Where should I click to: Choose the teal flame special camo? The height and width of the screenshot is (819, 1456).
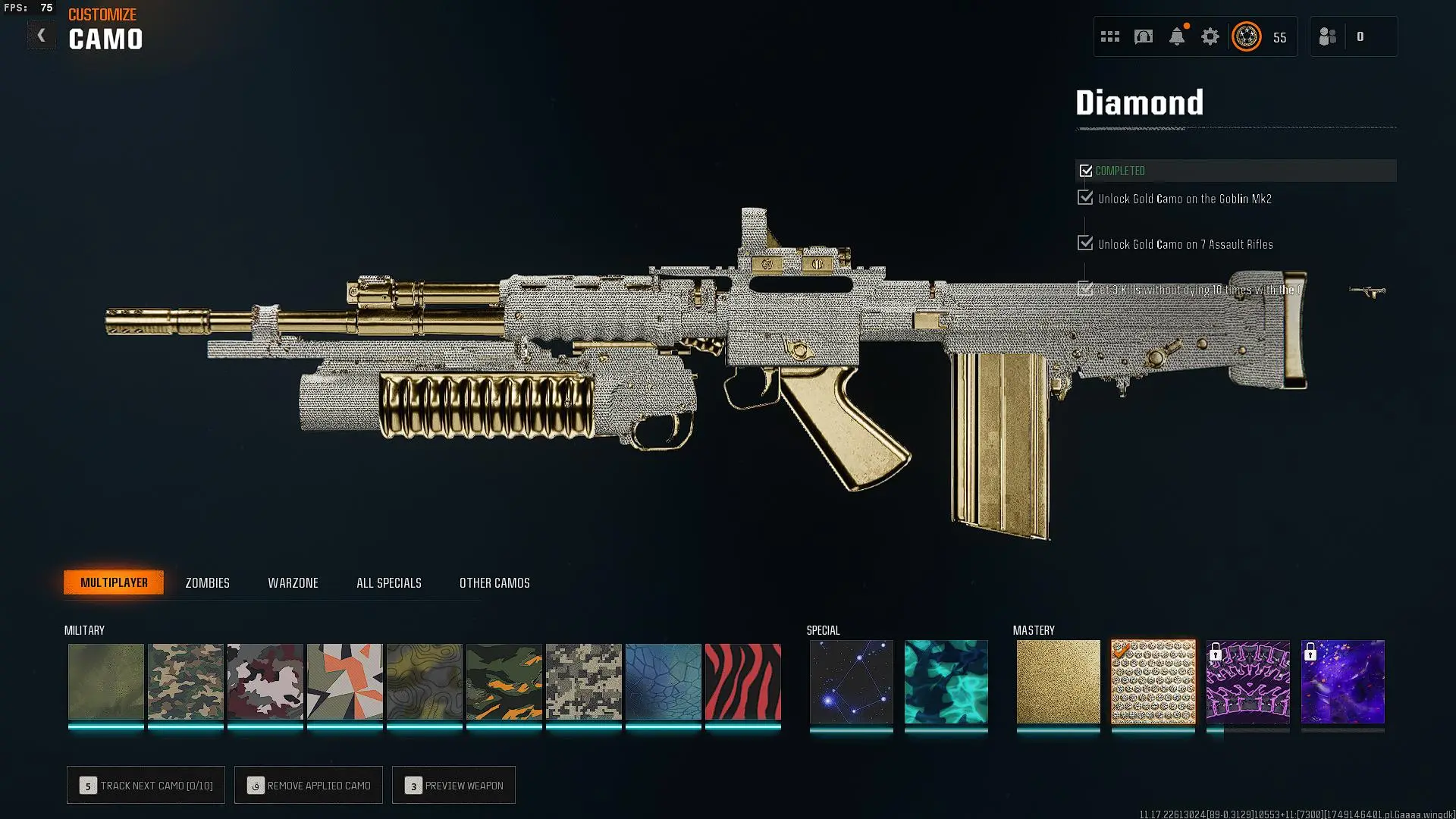coord(946,682)
